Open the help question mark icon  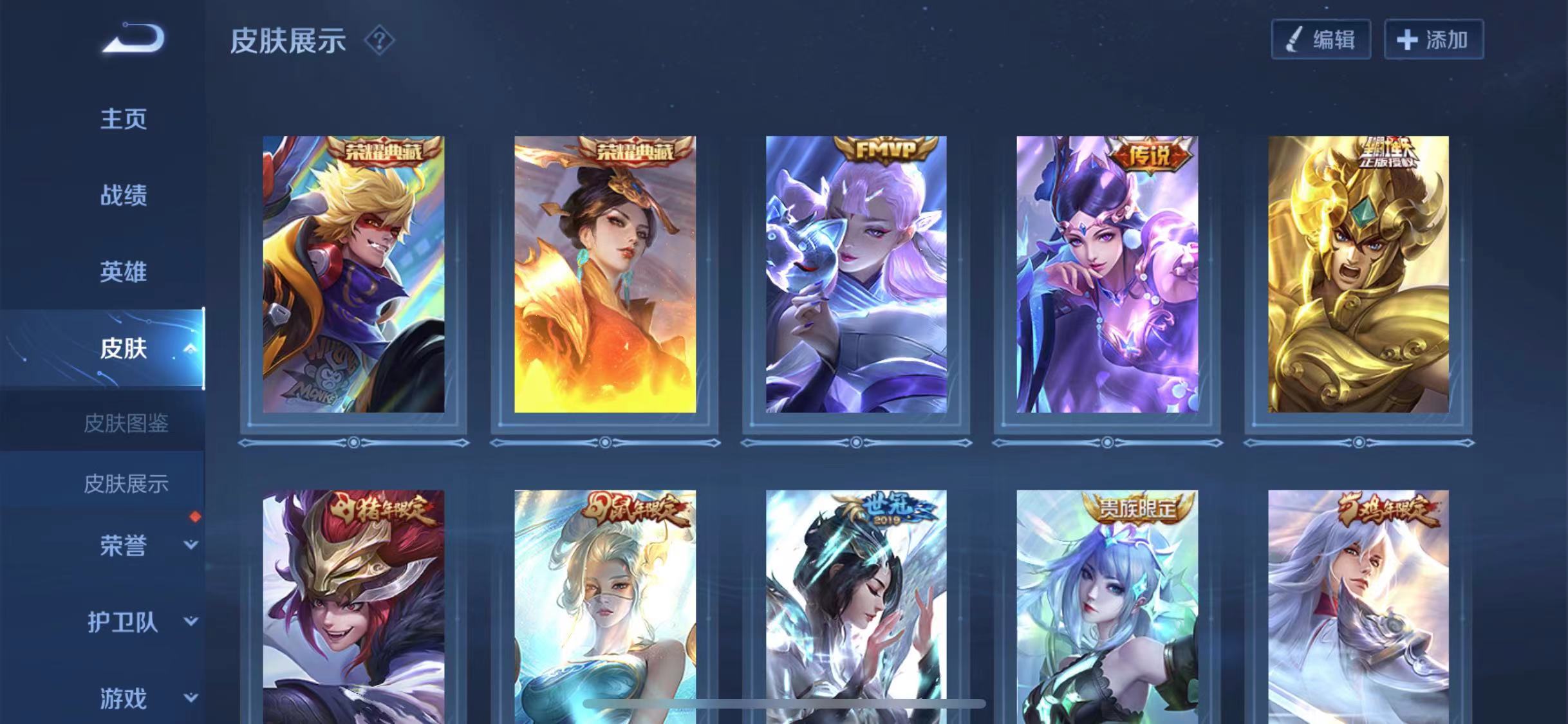click(x=379, y=41)
